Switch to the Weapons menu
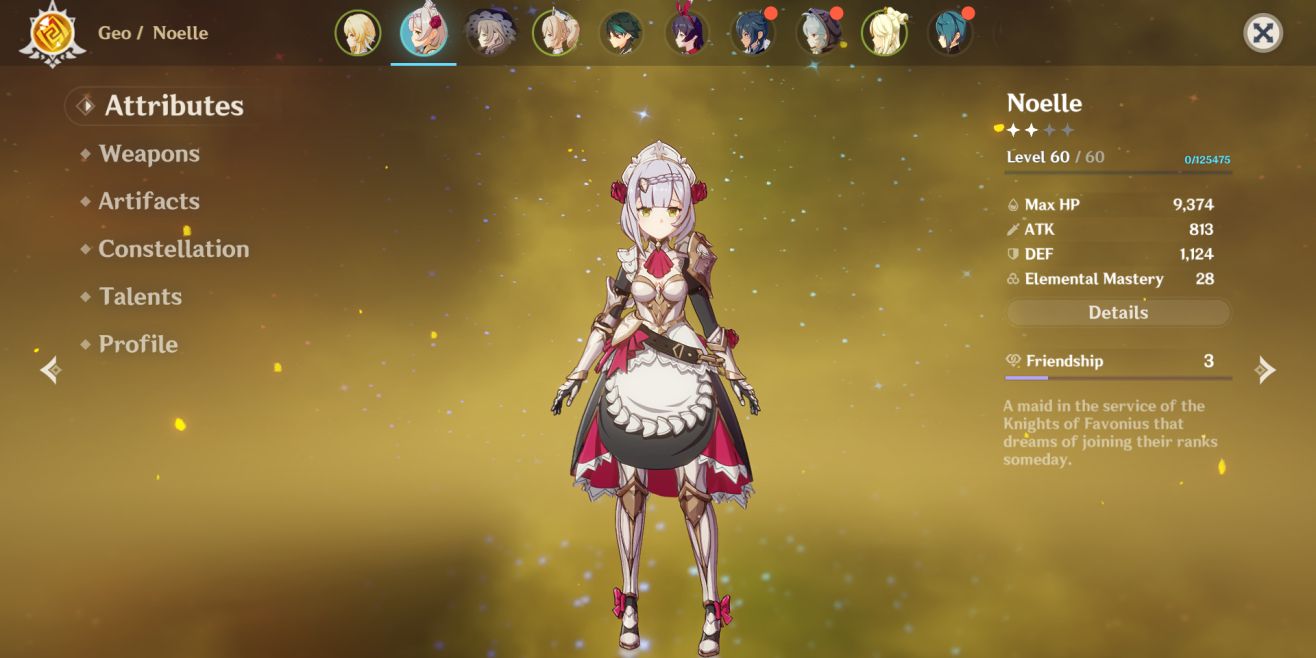1316x658 pixels. click(149, 154)
